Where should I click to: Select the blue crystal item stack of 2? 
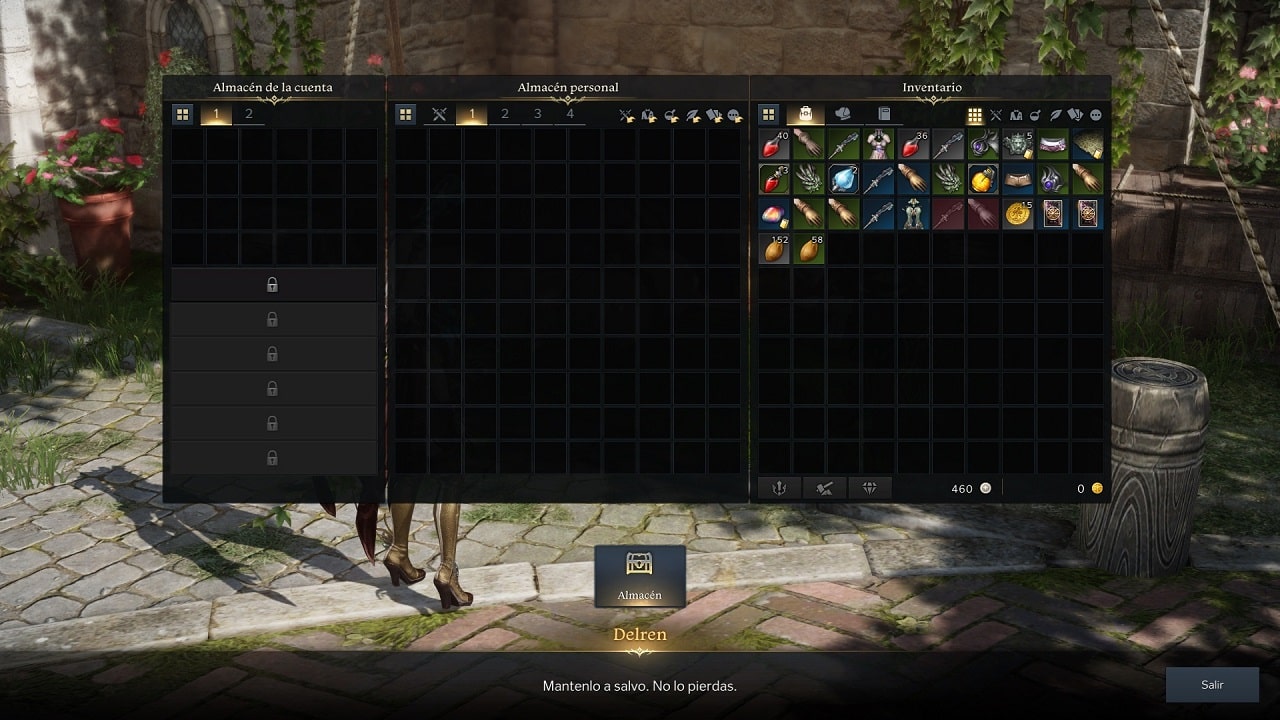[x=844, y=180]
